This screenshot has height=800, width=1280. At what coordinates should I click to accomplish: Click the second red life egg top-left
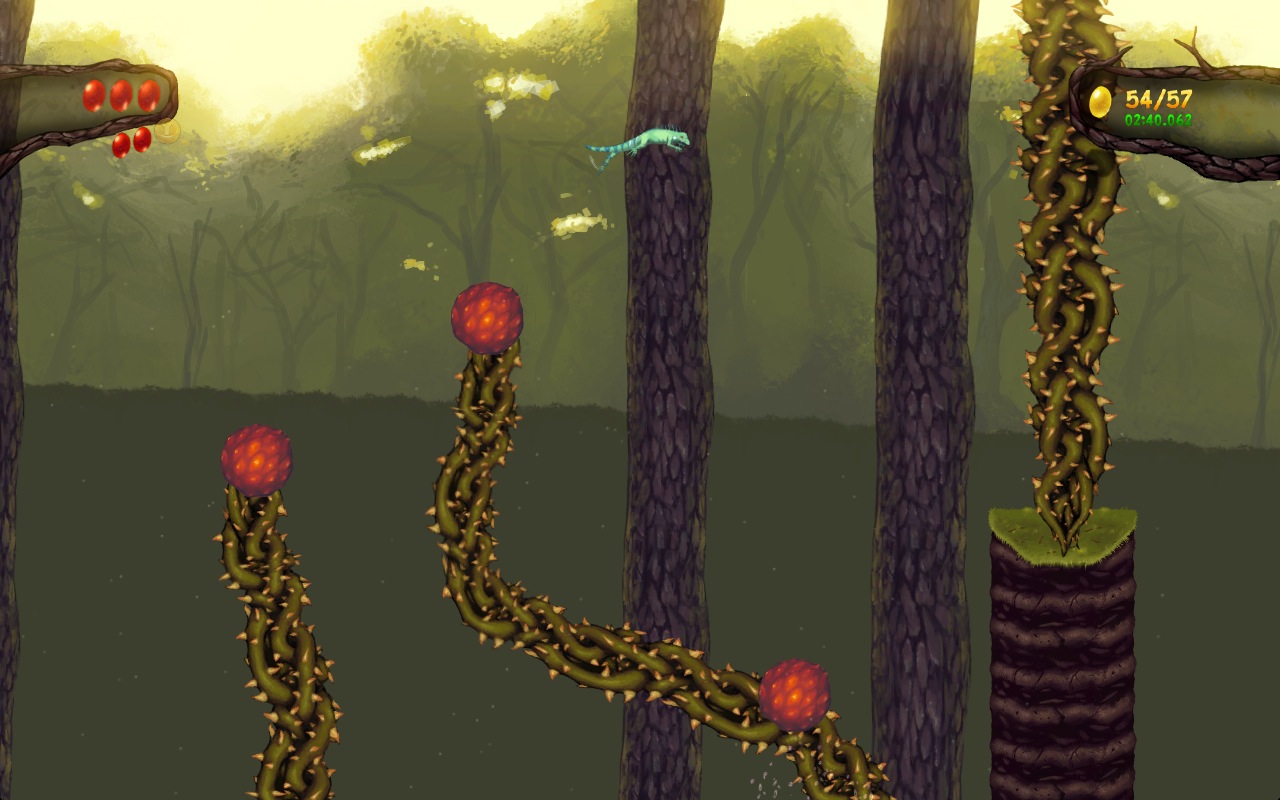coord(121,96)
